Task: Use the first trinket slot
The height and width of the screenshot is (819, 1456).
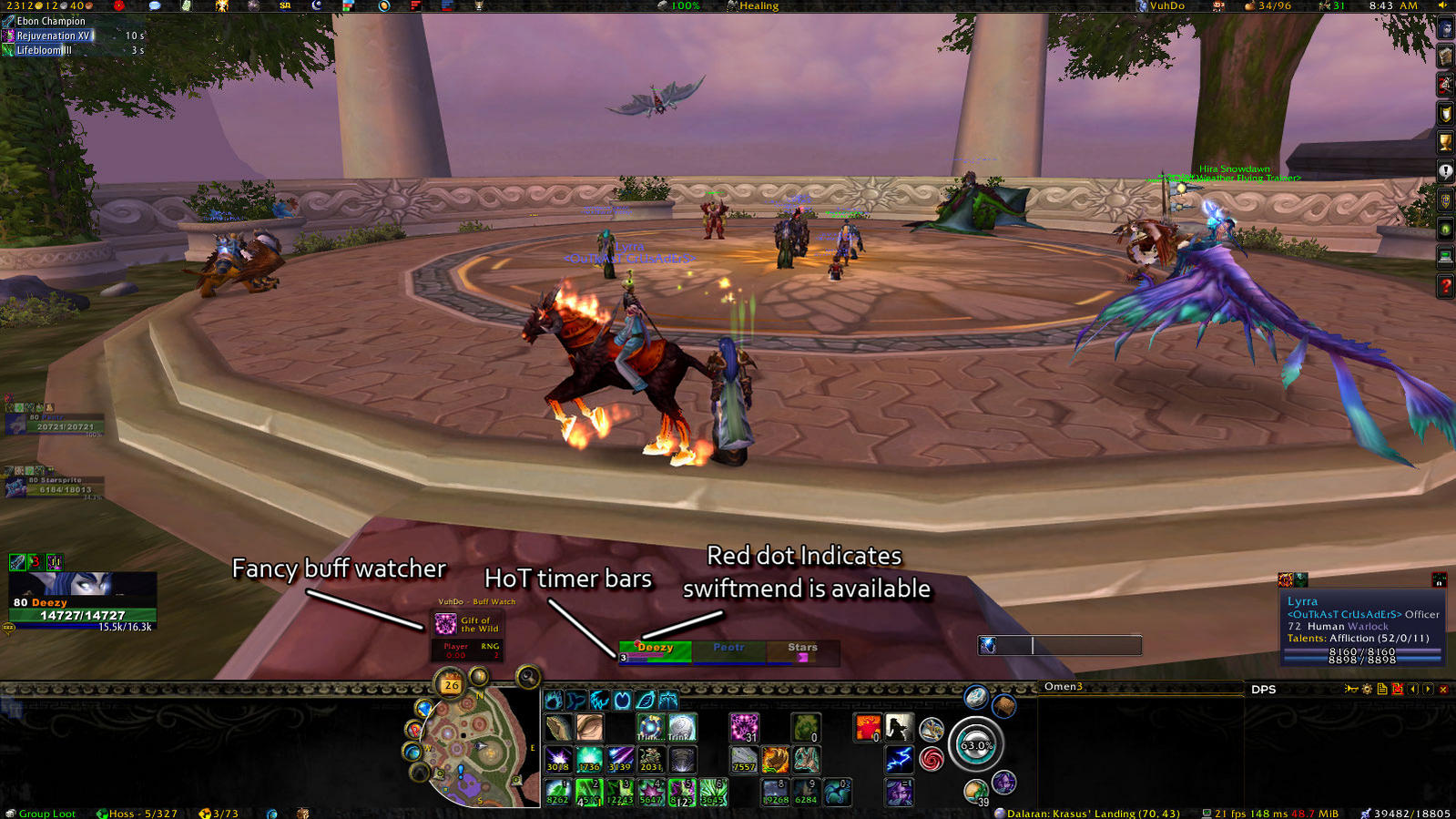Action: pos(649,727)
